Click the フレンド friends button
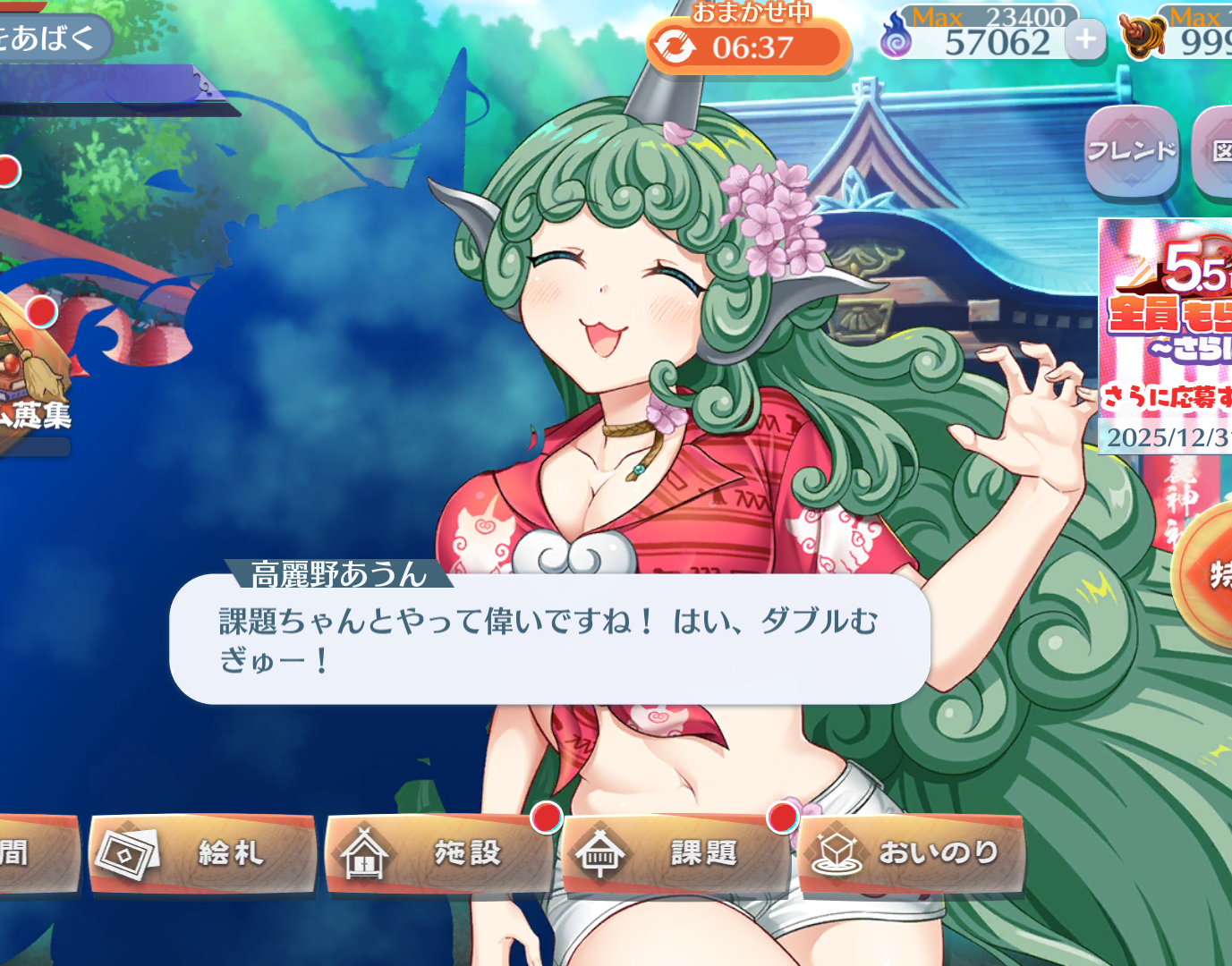Viewport: 1232px width, 966px height. (x=1131, y=151)
